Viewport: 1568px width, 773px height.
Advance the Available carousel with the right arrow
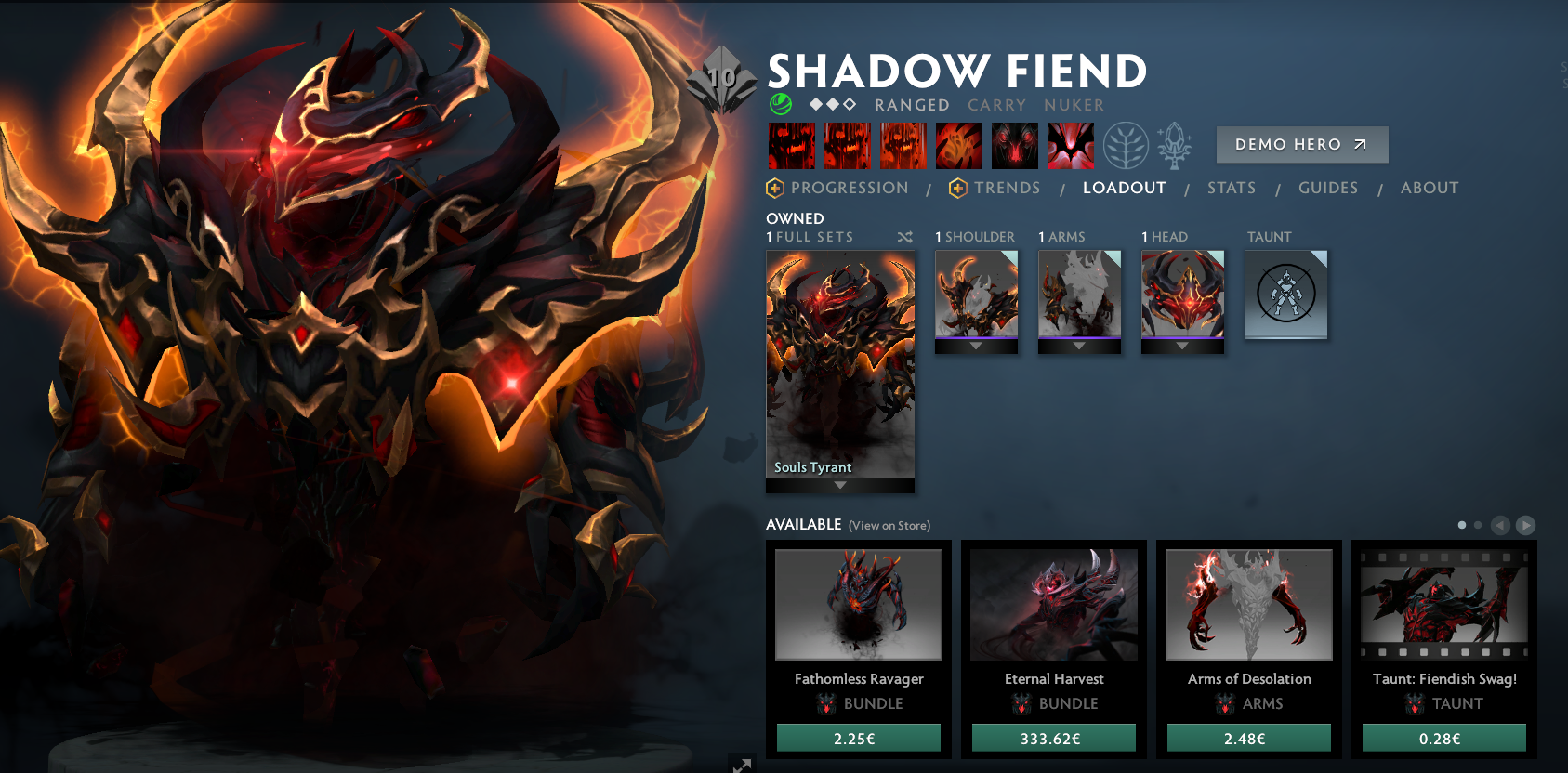tap(1525, 525)
